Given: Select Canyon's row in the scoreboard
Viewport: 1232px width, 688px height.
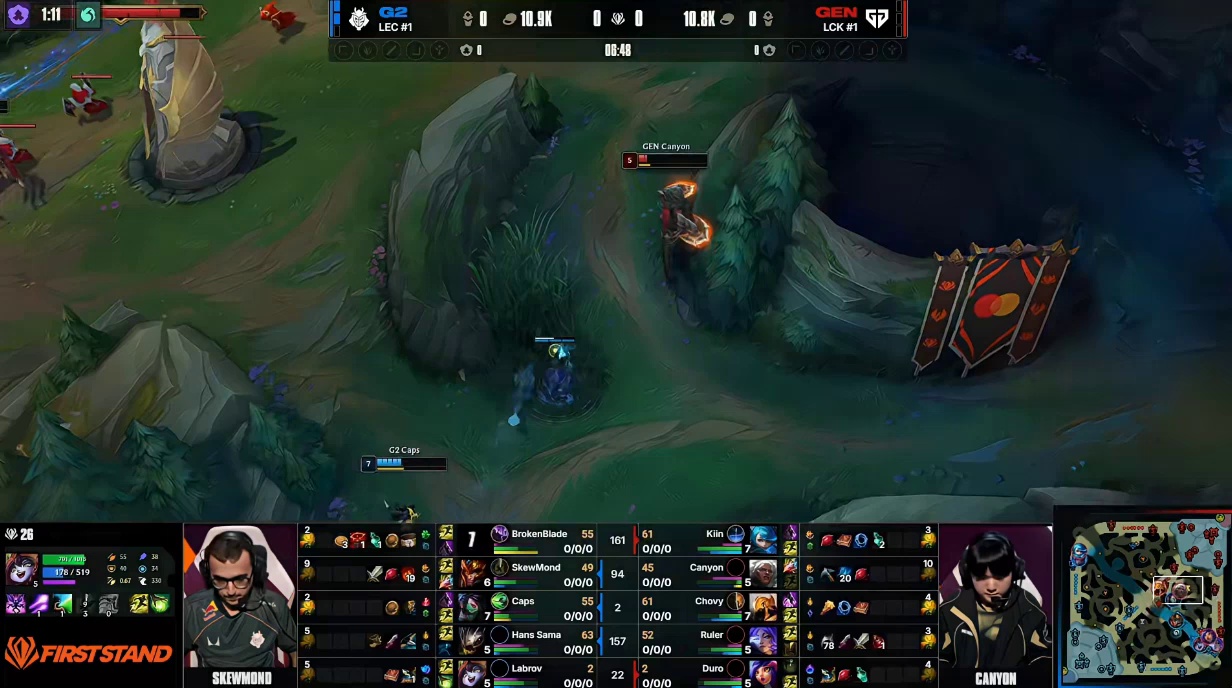Looking at the screenshot, I should click(700, 574).
